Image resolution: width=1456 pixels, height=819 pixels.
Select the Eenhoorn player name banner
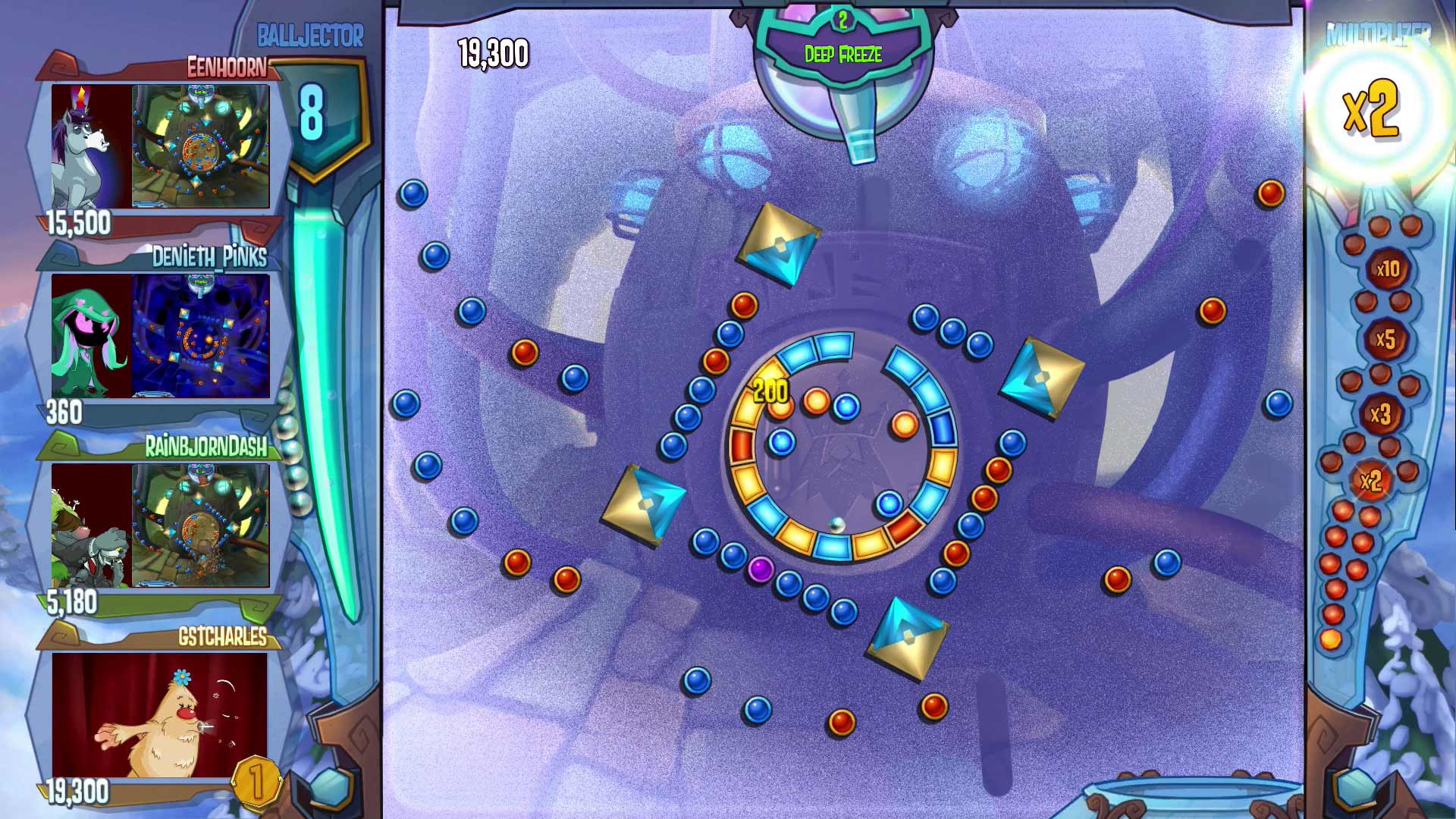pos(227,66)
